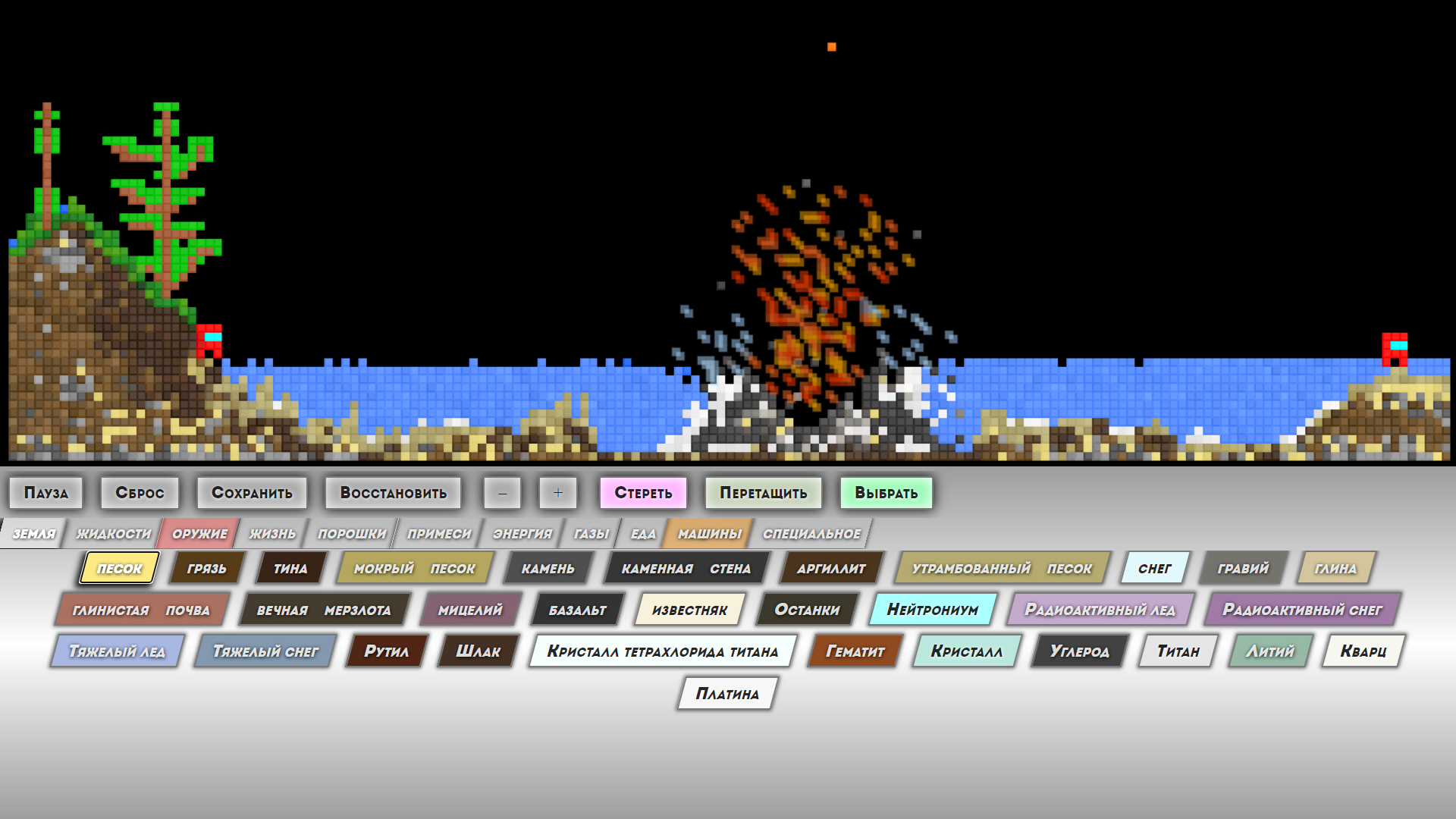
Task: Select the Базальт element
Action: coord(575,609)
